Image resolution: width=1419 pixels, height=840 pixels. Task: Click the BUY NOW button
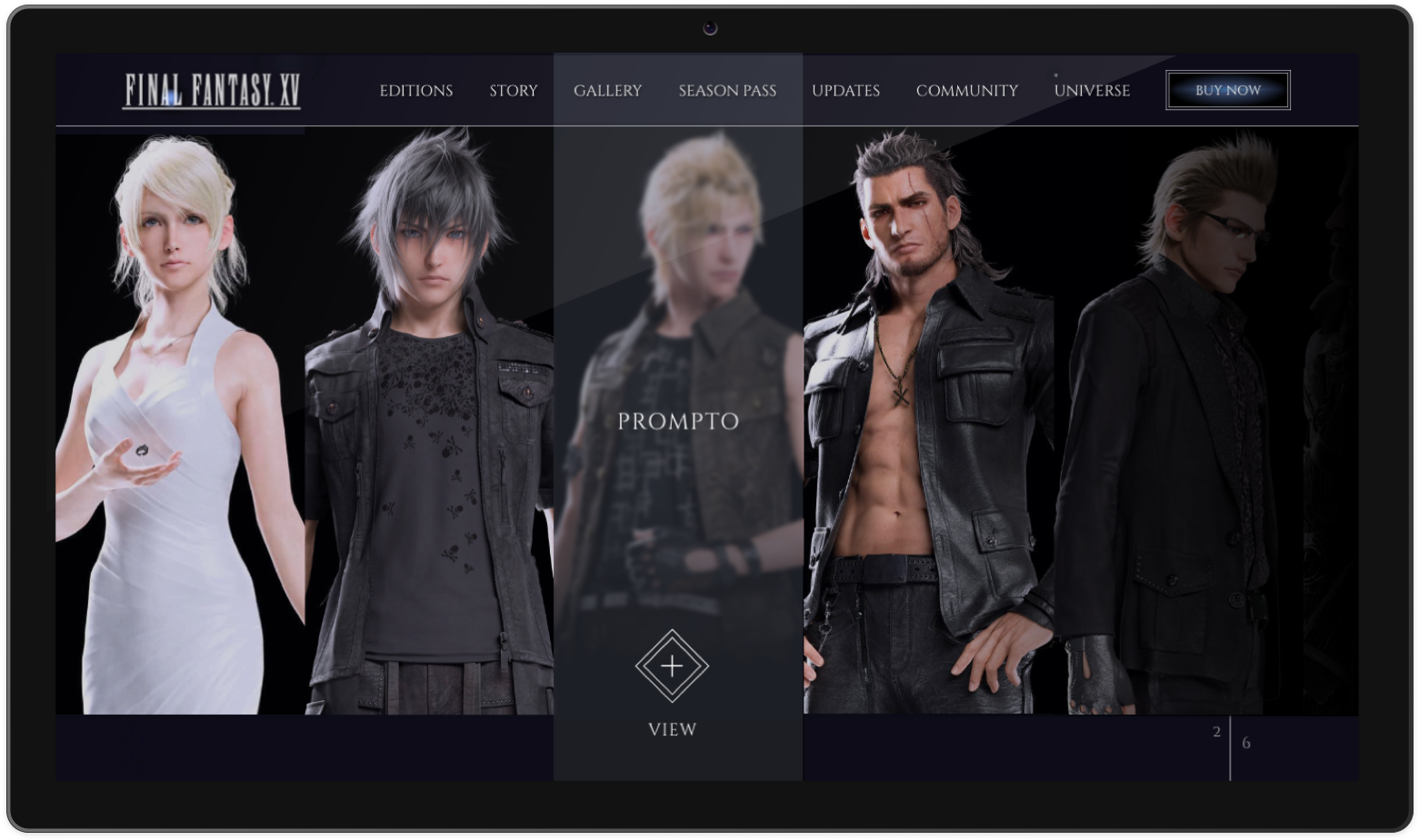click(x=1227, y=90)
